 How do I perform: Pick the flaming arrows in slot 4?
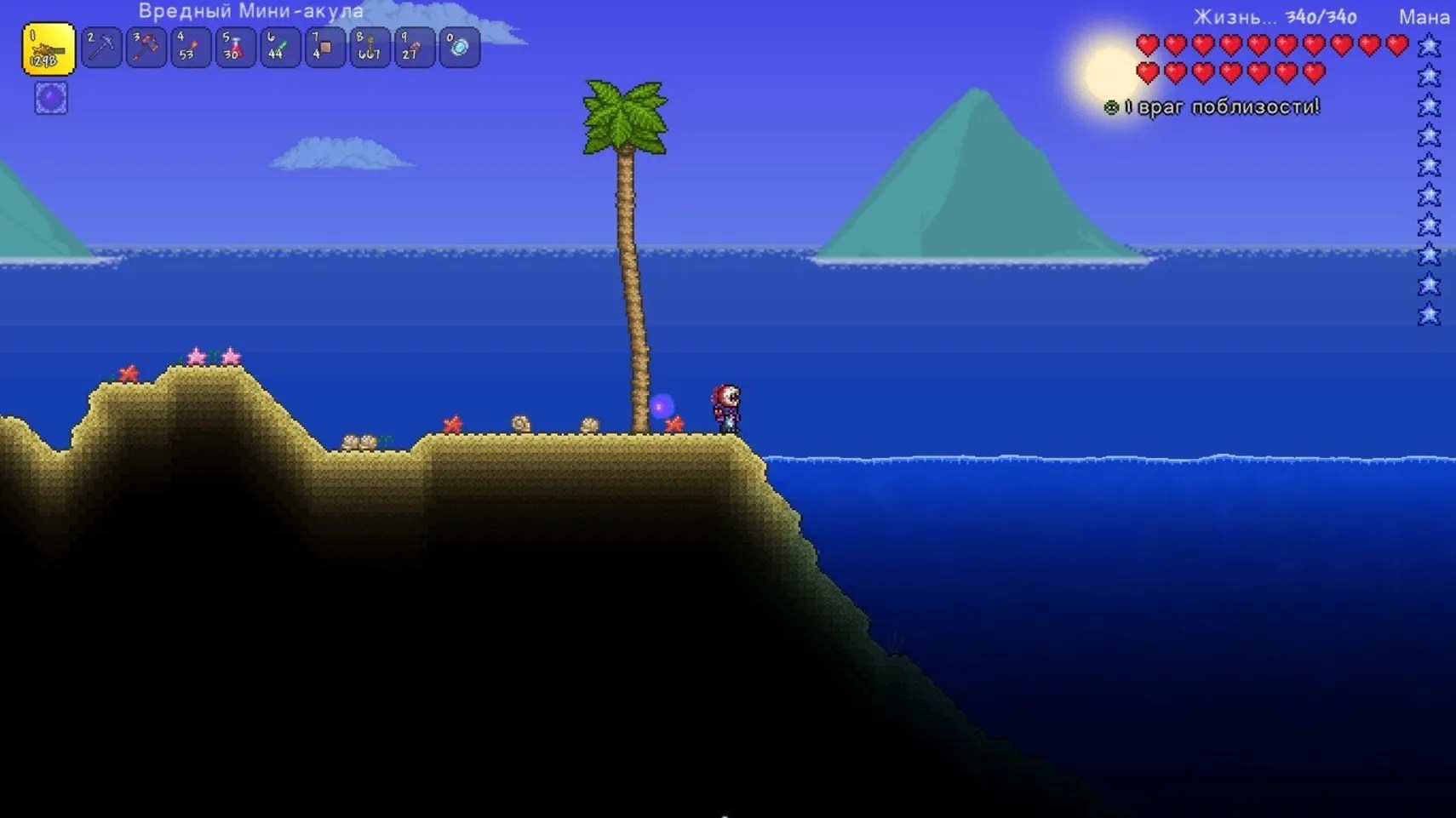[x=191, y=48]
